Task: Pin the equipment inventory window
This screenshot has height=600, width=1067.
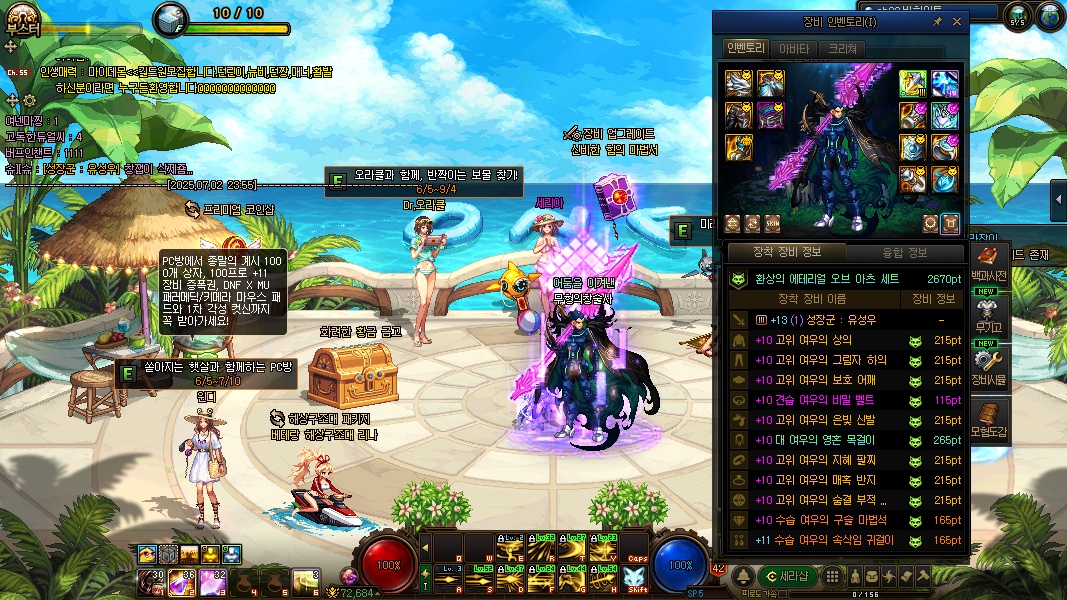Action: (937, 21)
